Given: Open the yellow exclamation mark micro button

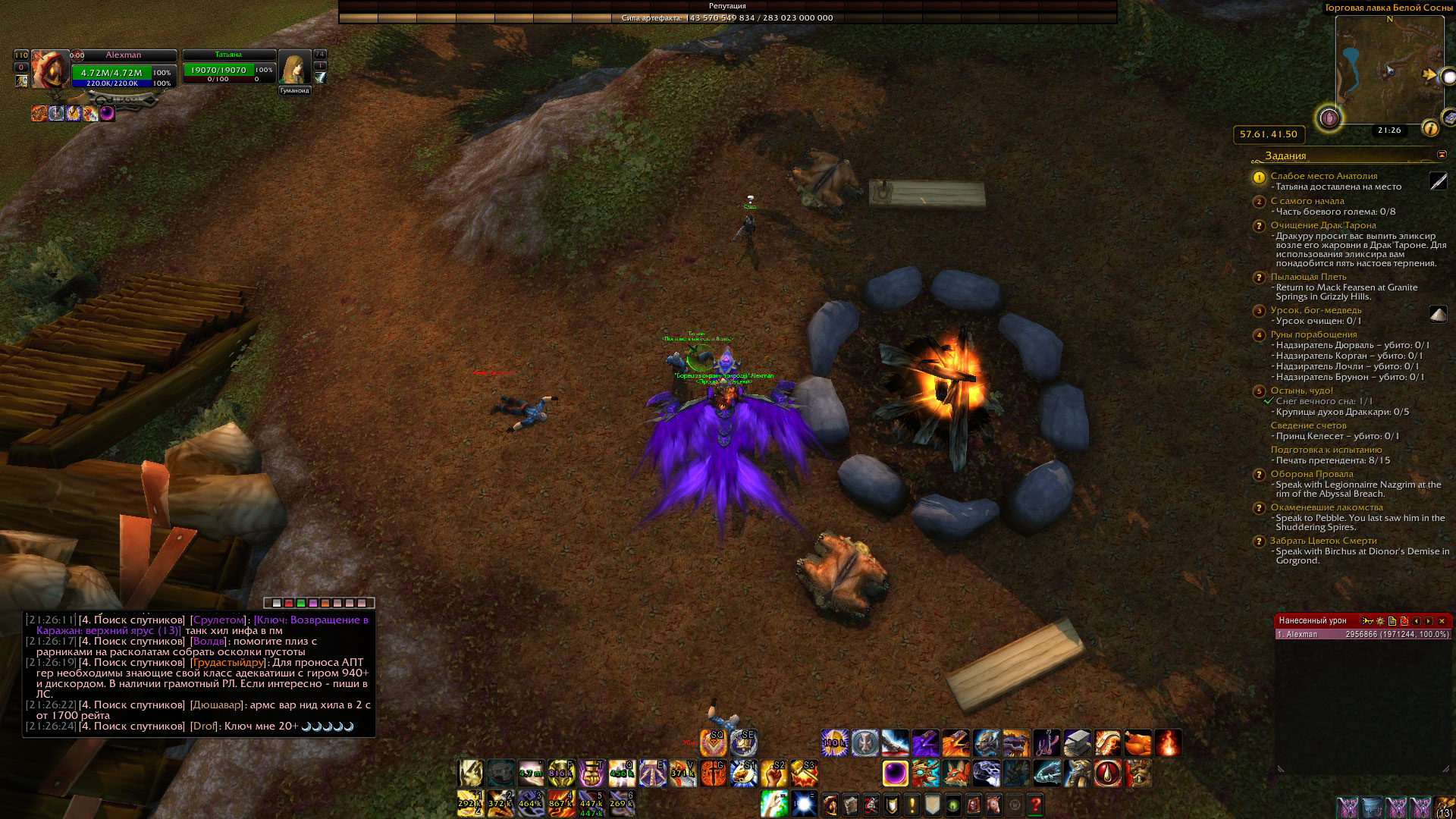Looking at the screenshot, I should click(912, 805).
